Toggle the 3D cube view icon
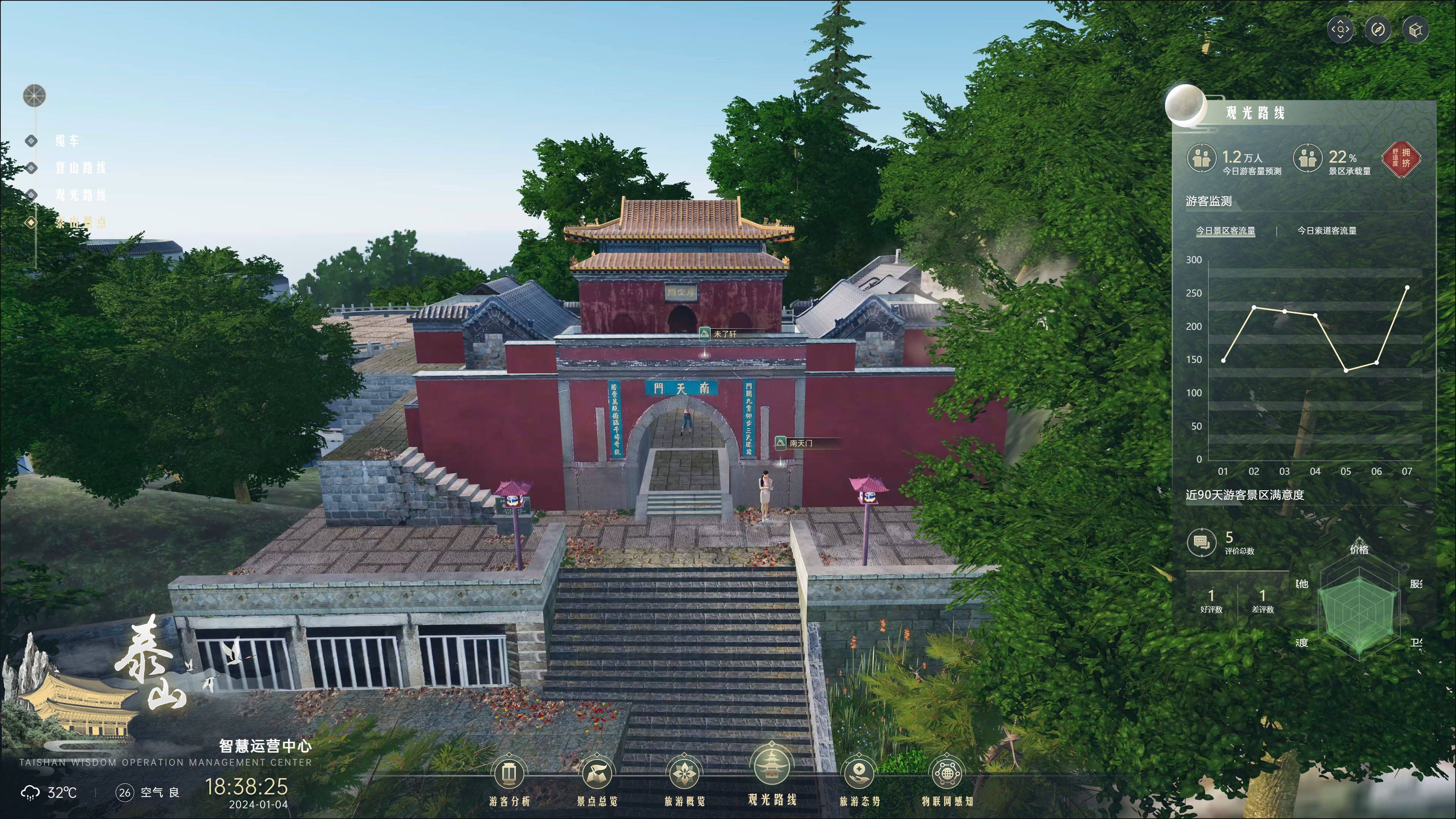The width and height of the screenshot is (1456, 819). (x=1415, y=30)
